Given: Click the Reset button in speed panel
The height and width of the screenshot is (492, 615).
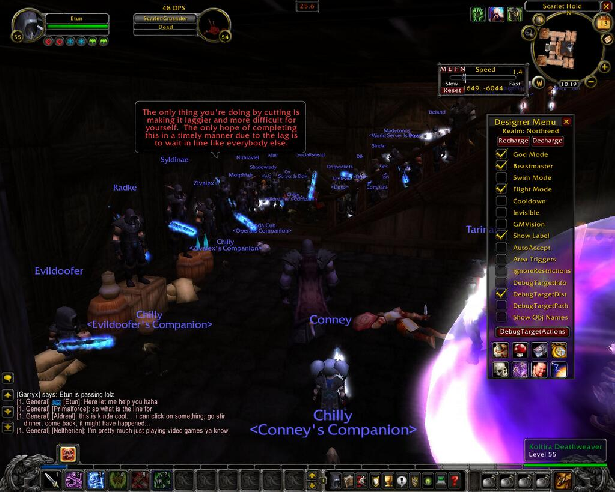Looking at the screenshot, I should click(x=452, y=90).
